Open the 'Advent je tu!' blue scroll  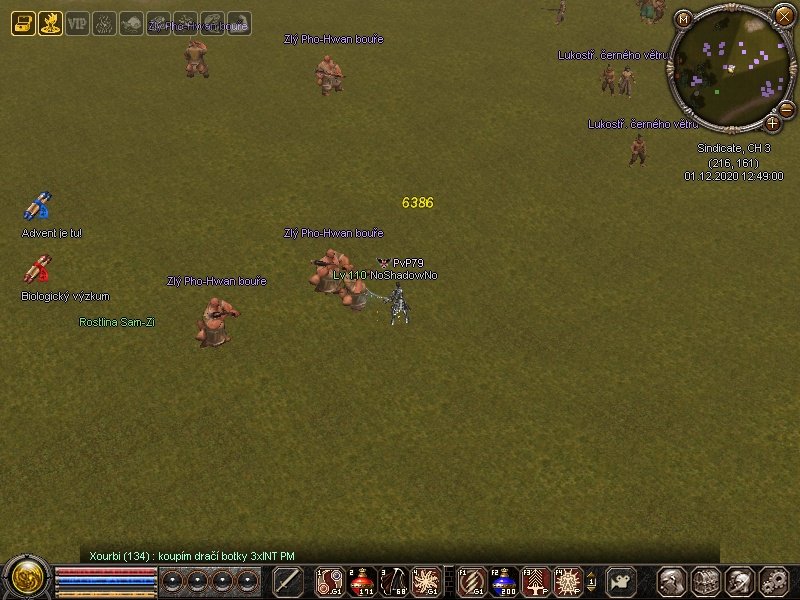click(x=37, y=207)
